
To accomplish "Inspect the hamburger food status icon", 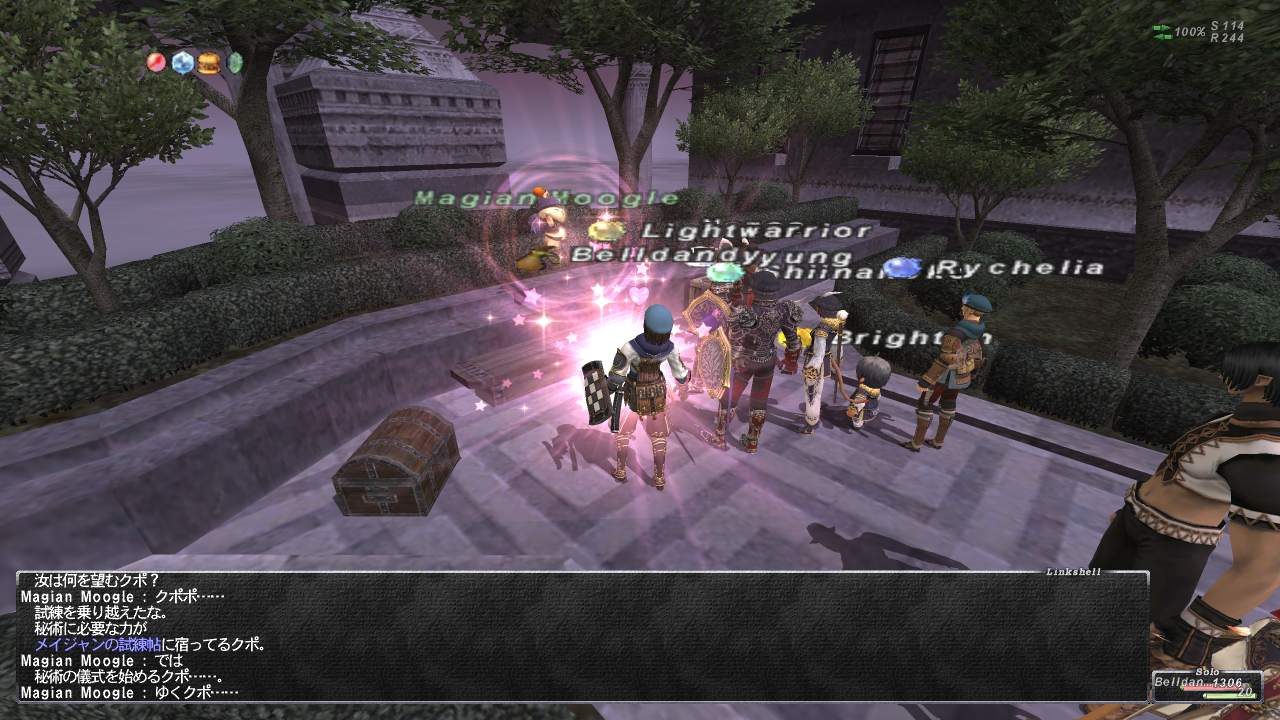I will click(x=208, y=63).
